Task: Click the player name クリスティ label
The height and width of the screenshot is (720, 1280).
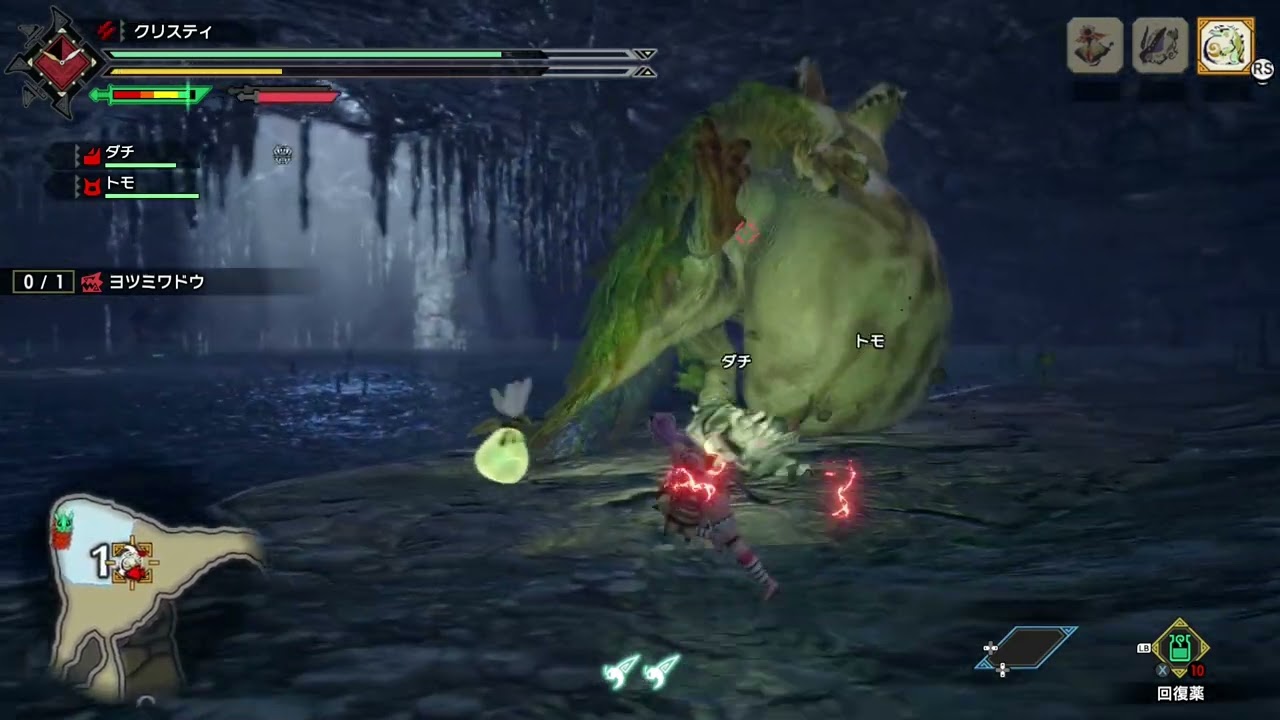Action: point(170,31)
